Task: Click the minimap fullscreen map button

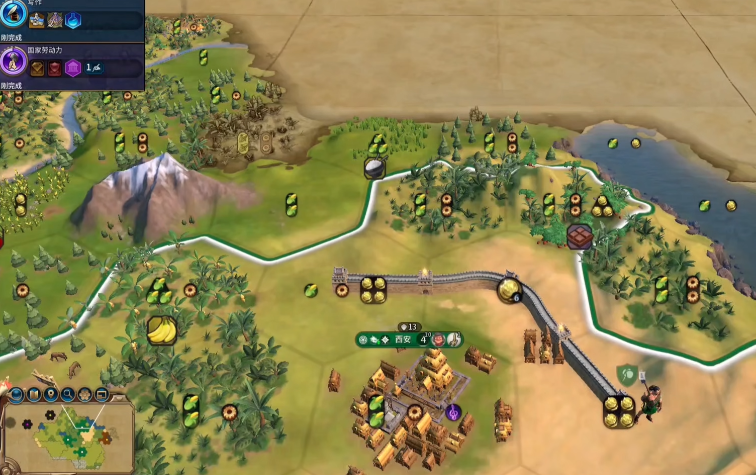Action: [x=102, y=395]
